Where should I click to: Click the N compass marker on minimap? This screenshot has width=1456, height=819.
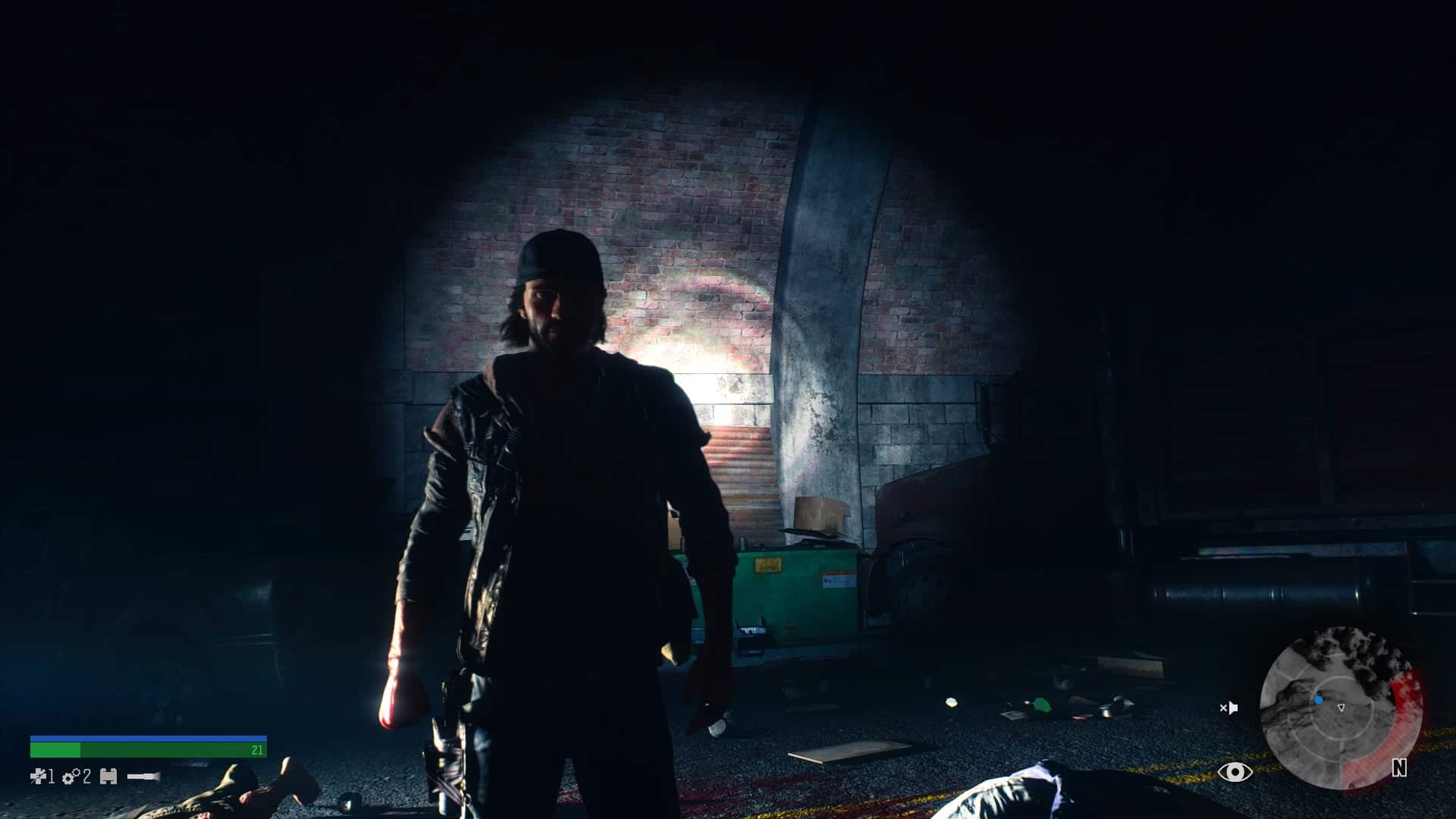pyautogui.click(x=1399, y=768)
